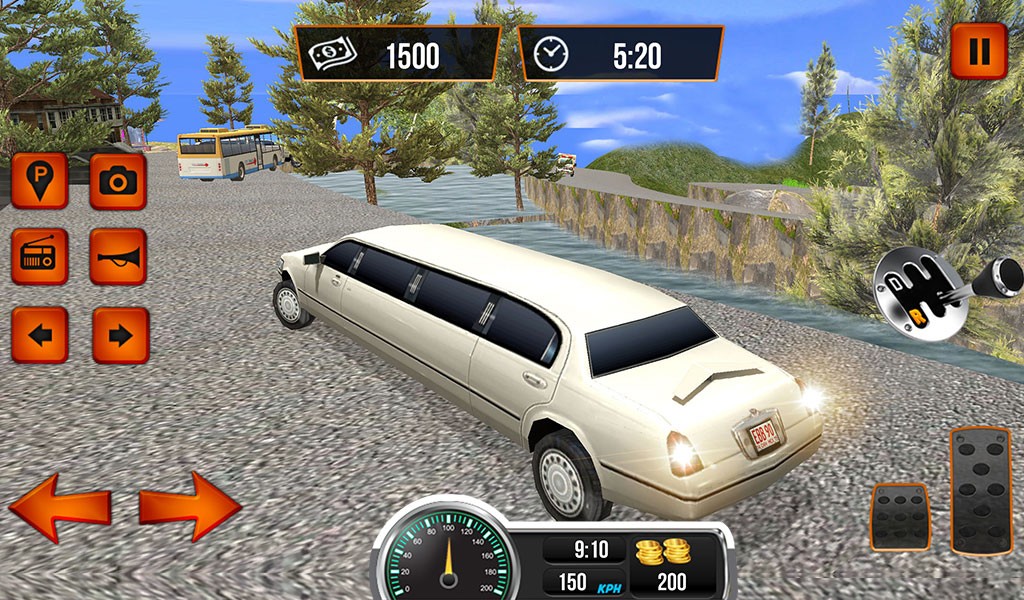The width and height of the screenshot is (1024, 600).
Task: Hit the brake pedal
Action: tap(900, 516)
